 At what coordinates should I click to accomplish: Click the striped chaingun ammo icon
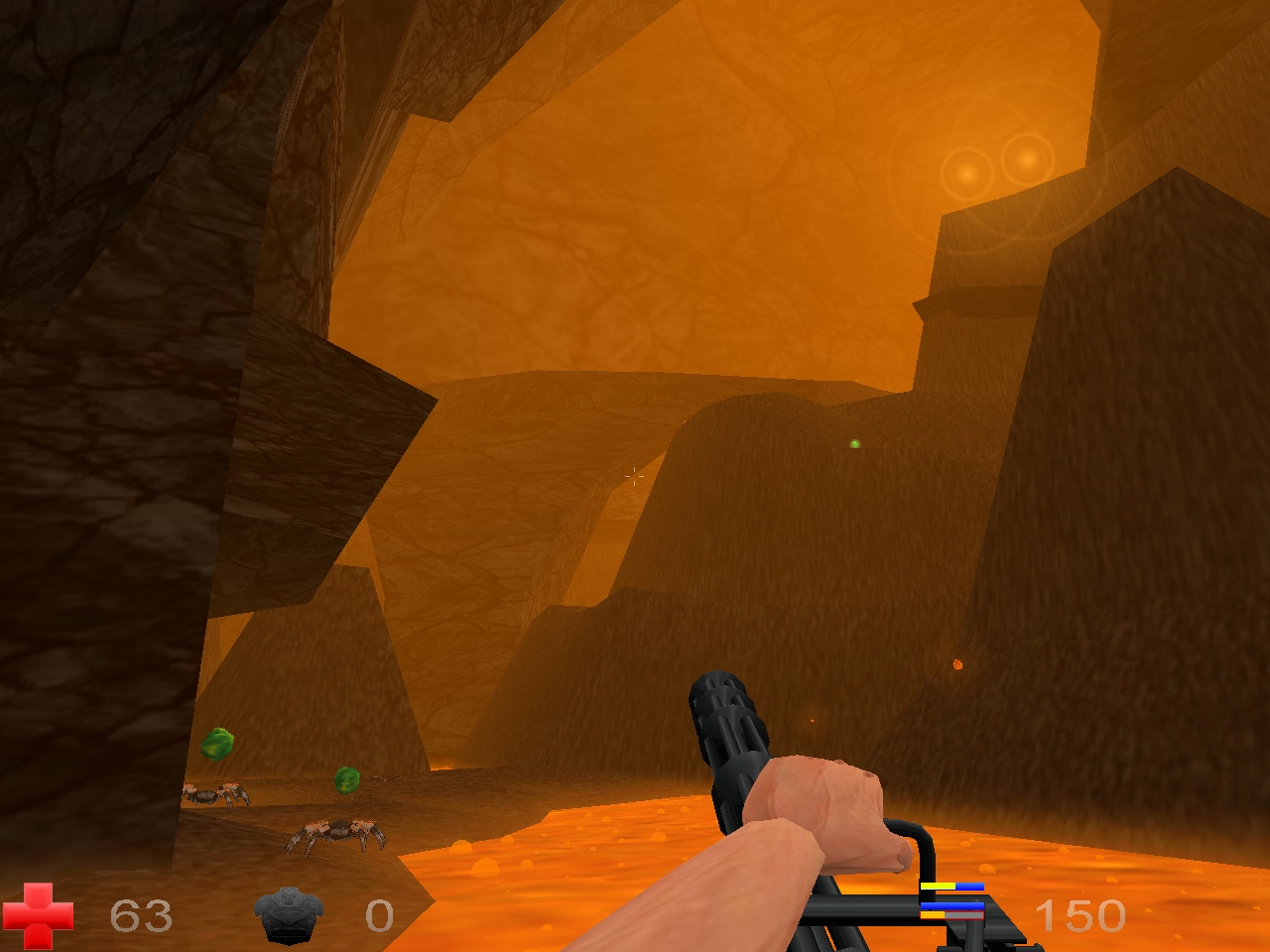[x=952, y=900]
